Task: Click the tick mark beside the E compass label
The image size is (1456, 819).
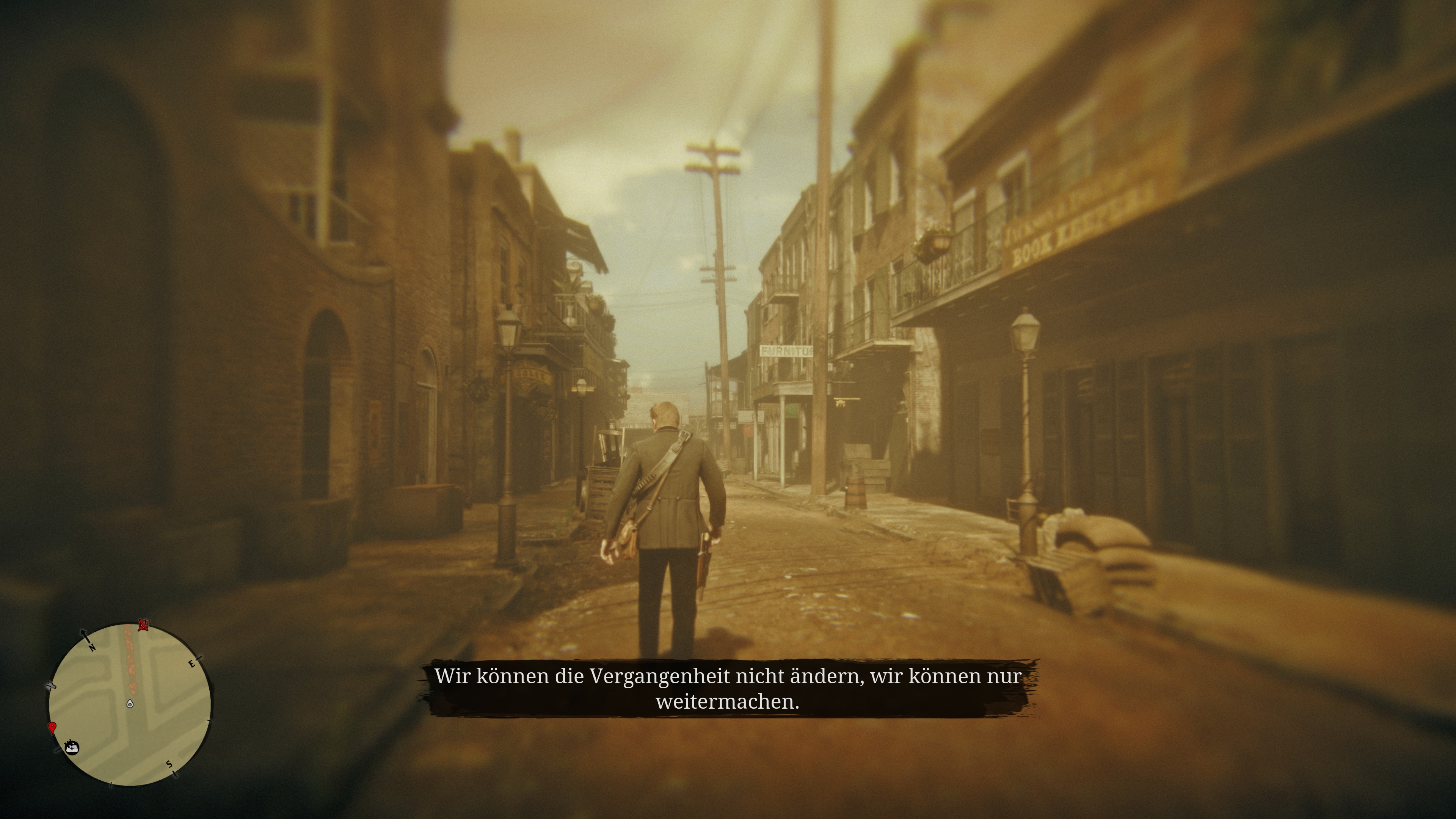Action: click(x=199, y=659)
